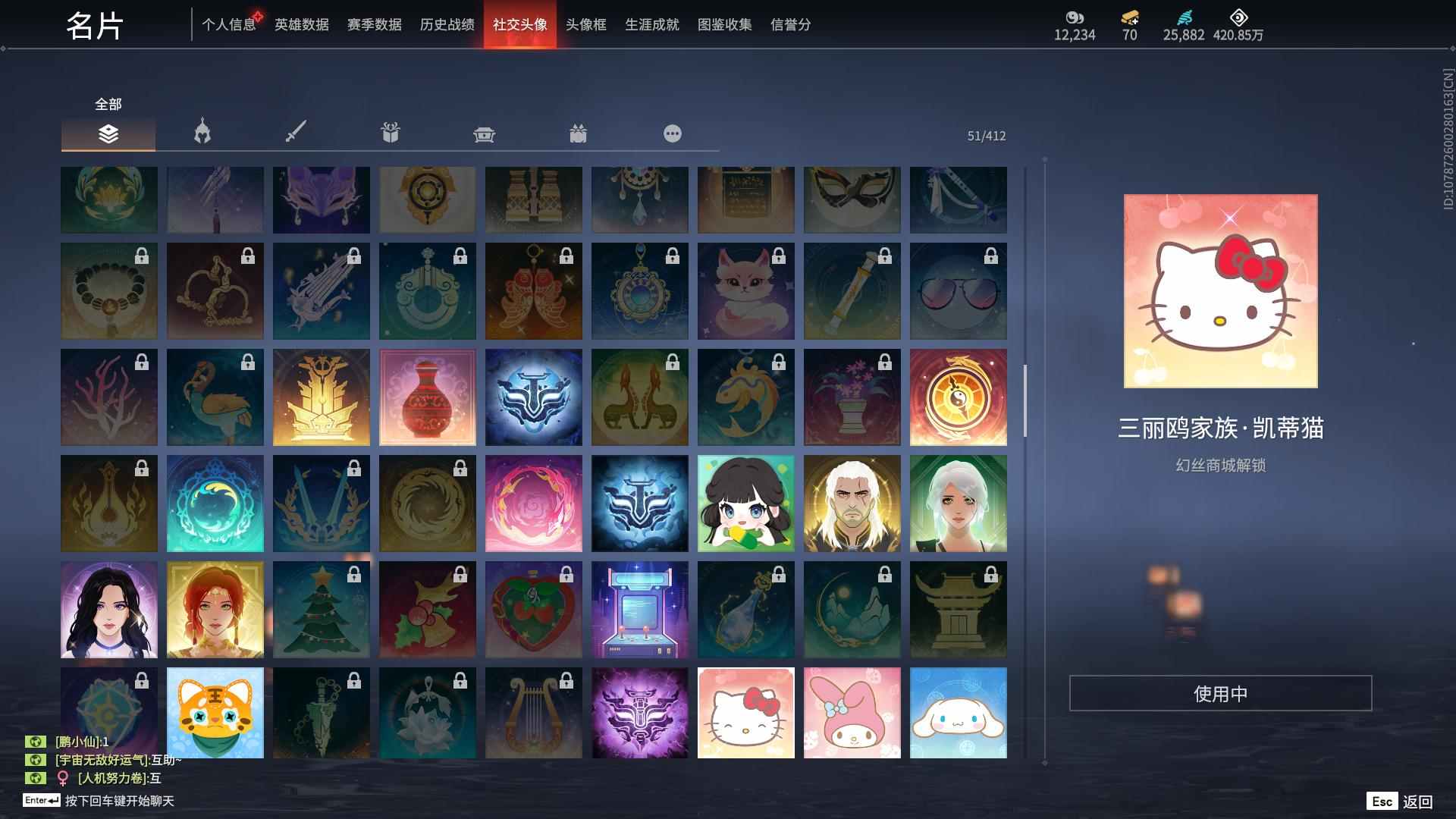Click the 使用中 button
The width and height of the screenshot is (1456, 819).
click(x=1221, y=692)
